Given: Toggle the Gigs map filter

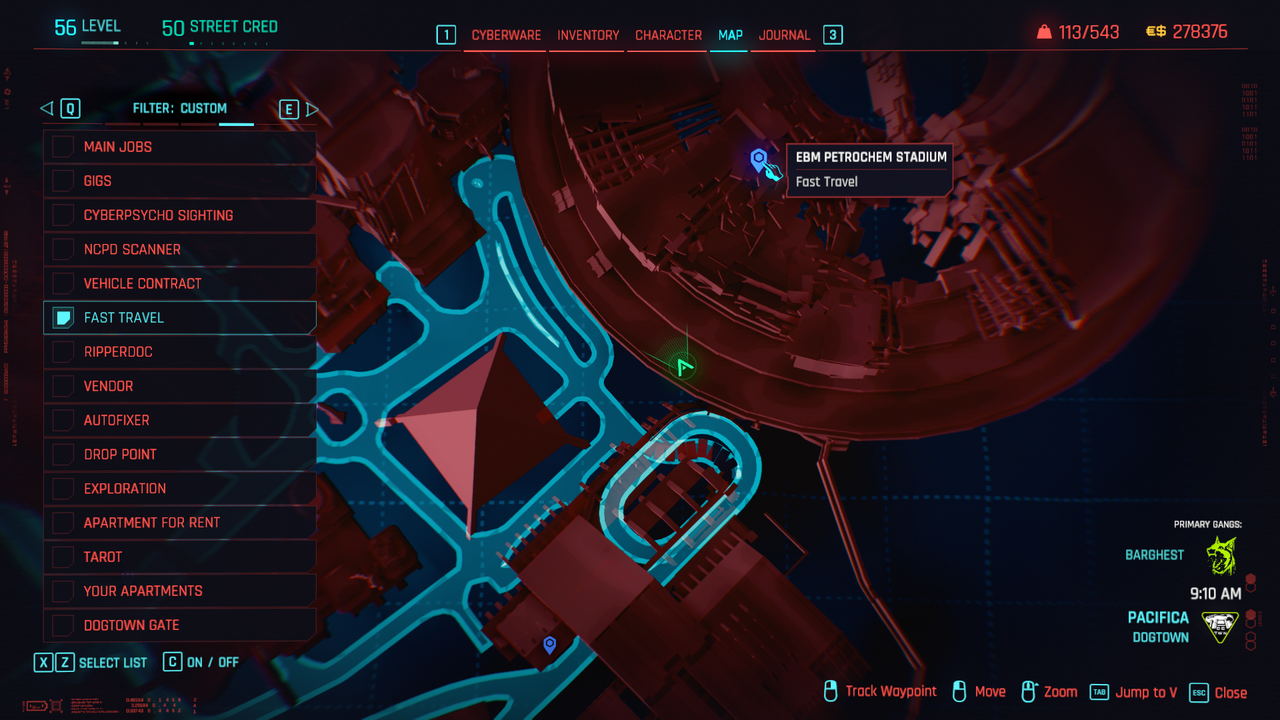Looking at the screenshot, I should pyautogui.click(x=63, y=181).
